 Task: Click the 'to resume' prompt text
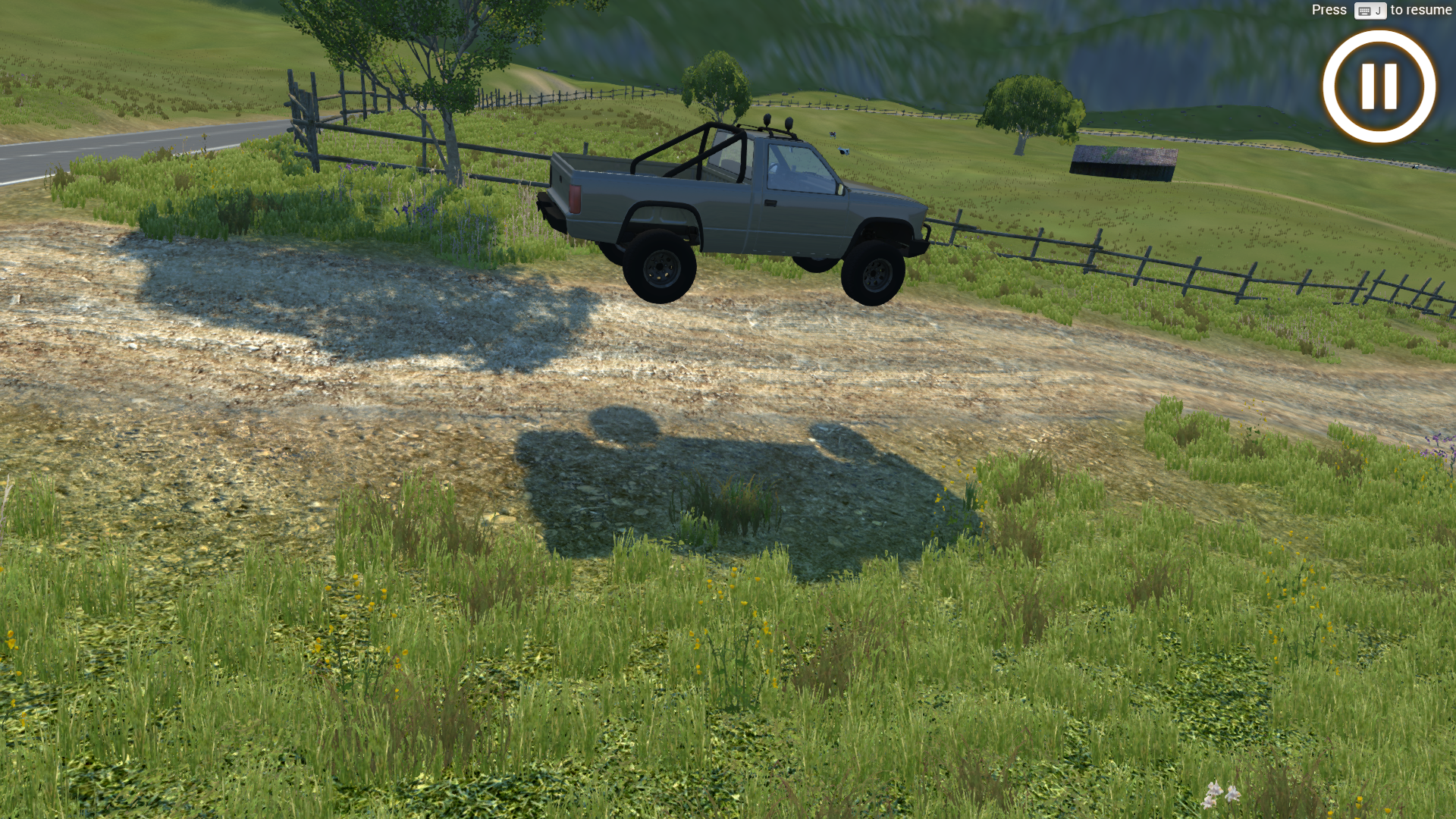(1420, 10)
